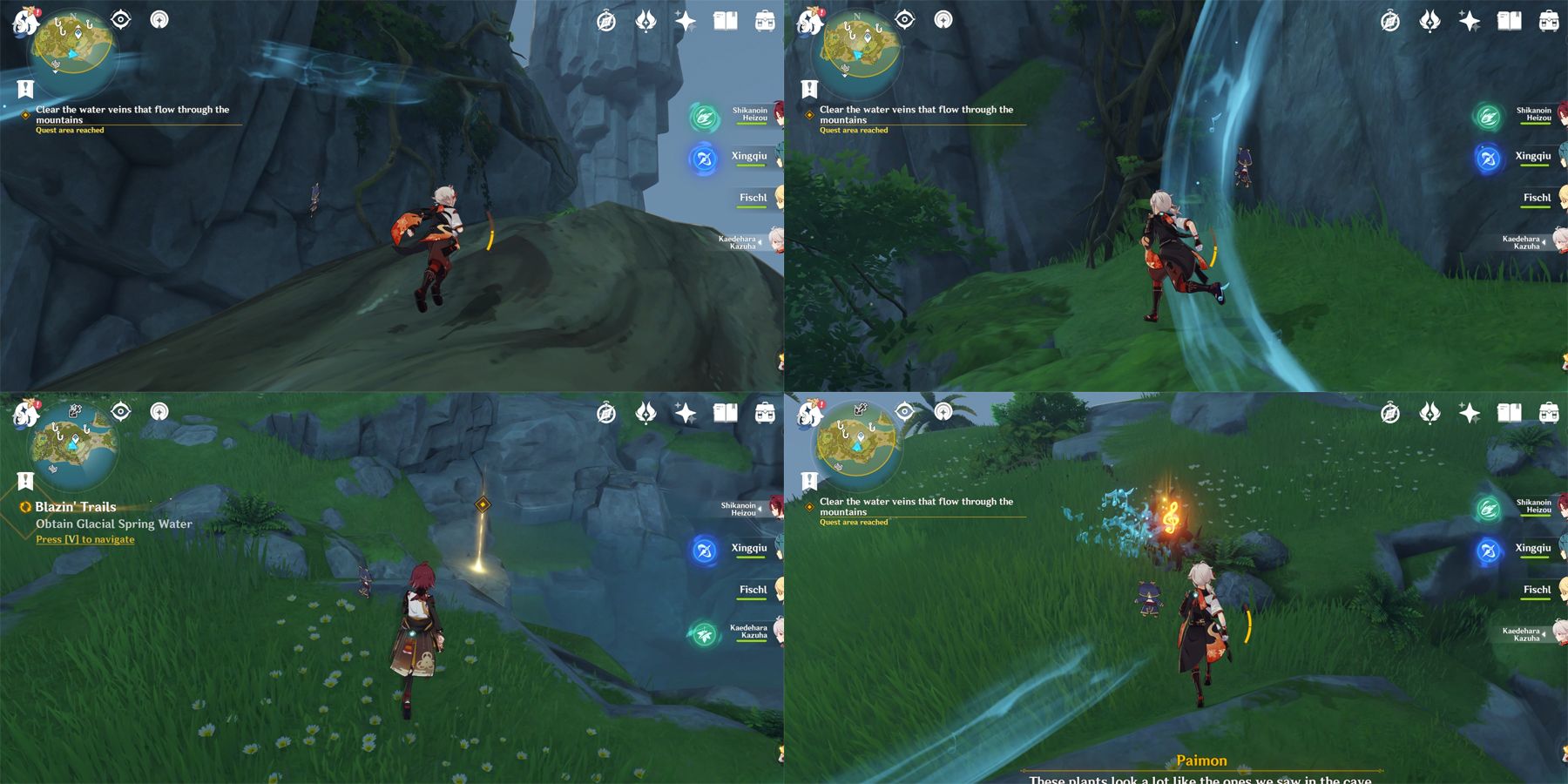Select the fishing hook marker on minimap
The image size is (1568, 784).
point(58,20)
